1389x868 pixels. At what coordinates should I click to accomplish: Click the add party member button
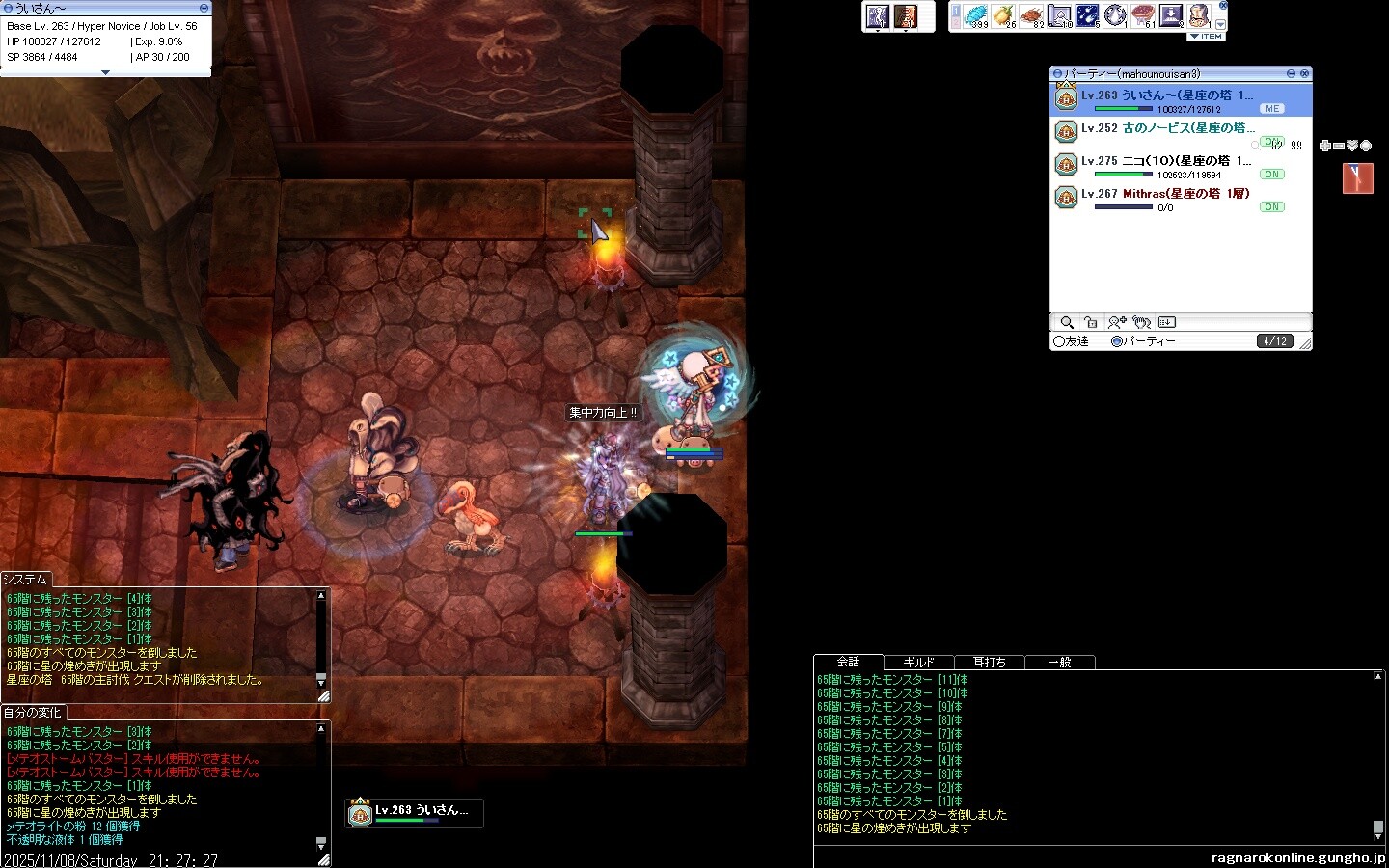pyautogui.click(x=1117, y=323)
